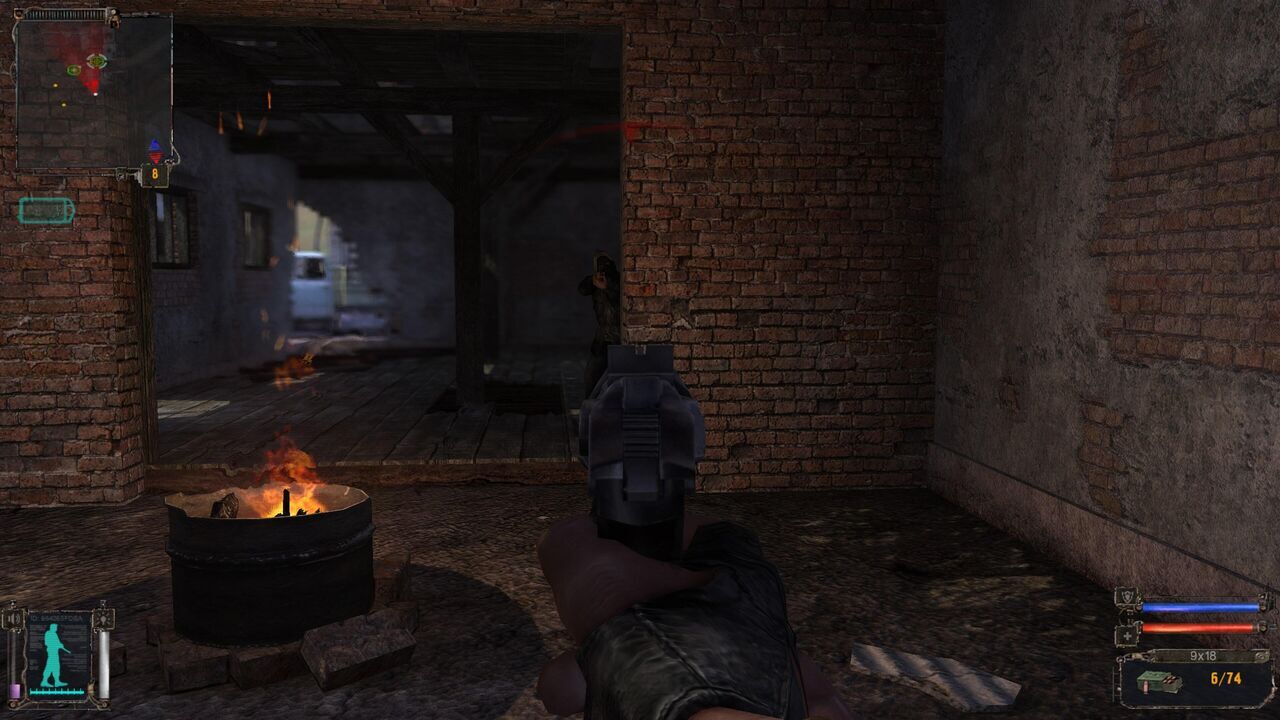Click the stalker silhouette in the status panel
Viewport: 1280px width, 720px height.
(x=52, y=653)
